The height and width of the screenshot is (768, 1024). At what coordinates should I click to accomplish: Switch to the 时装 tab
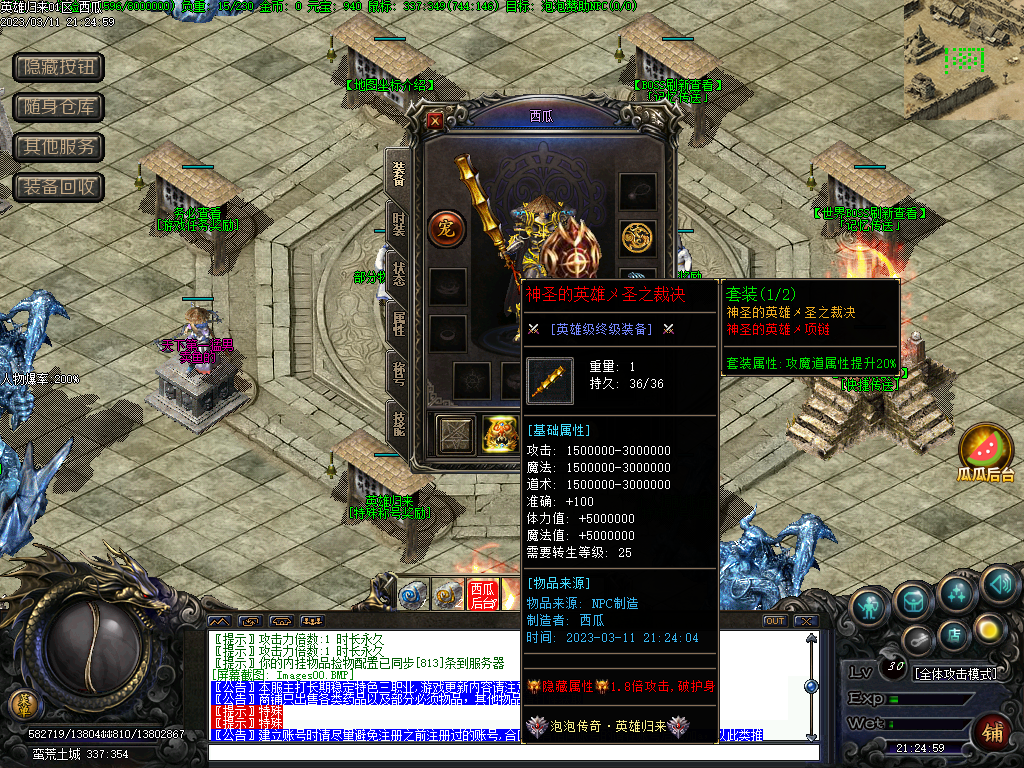(398, 223)
